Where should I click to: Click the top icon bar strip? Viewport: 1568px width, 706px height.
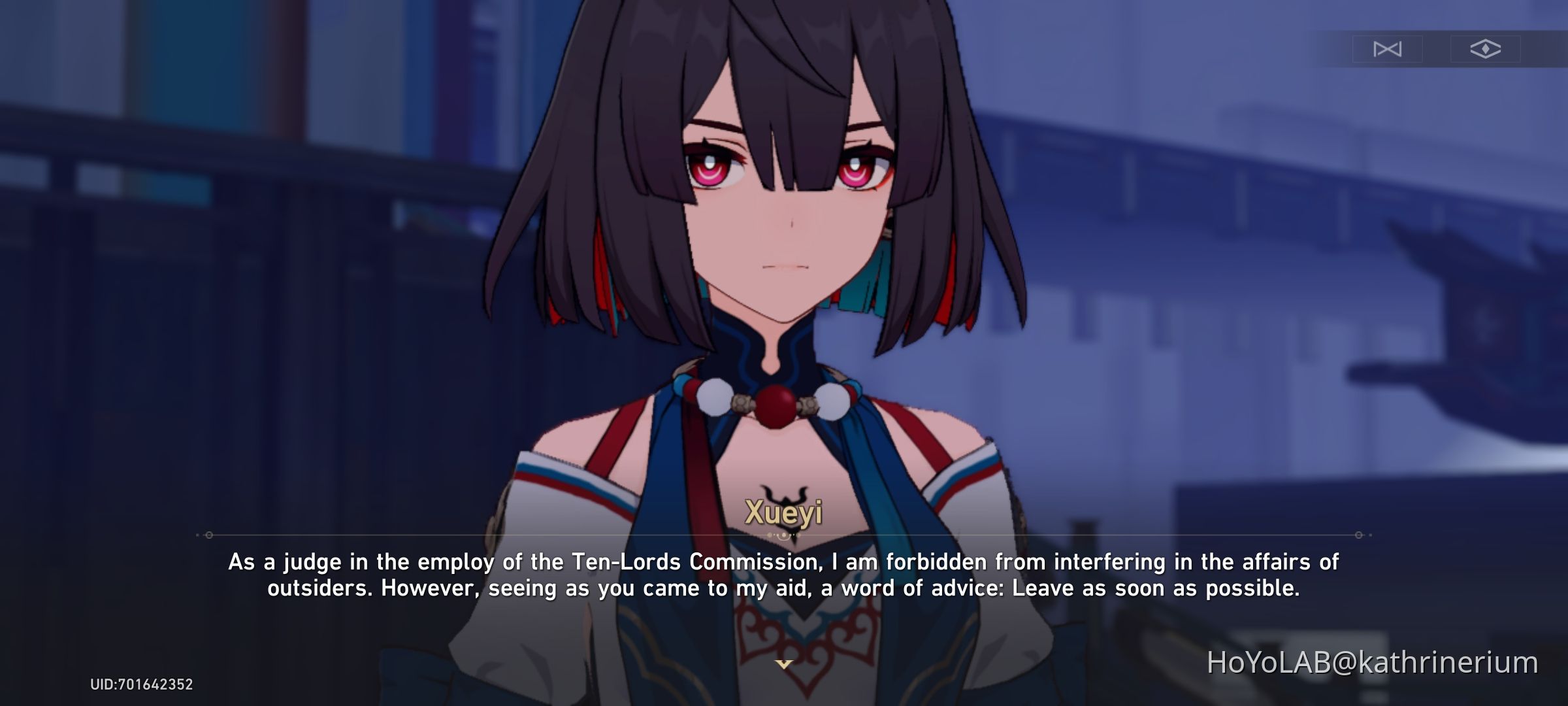coord(1436,49)
